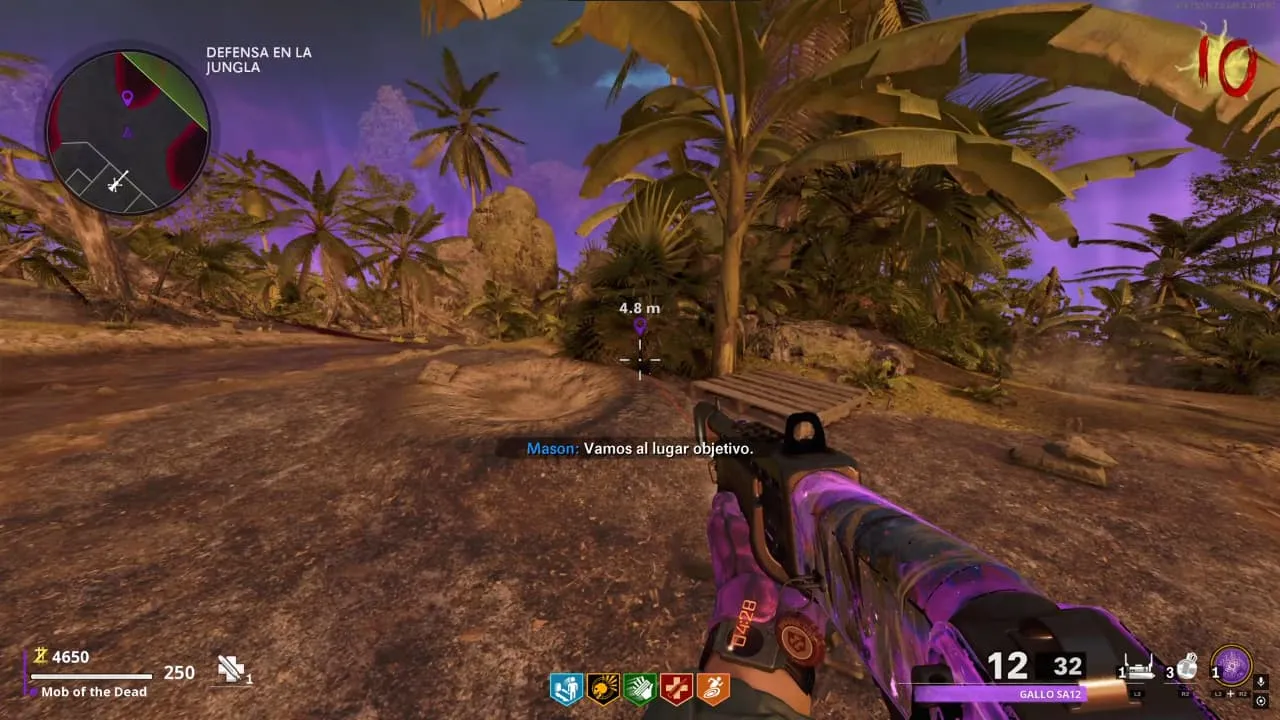Viewport: 1280px width, 720px height.
Task: Toggle the microphone icon
Action: (1261, 682)
